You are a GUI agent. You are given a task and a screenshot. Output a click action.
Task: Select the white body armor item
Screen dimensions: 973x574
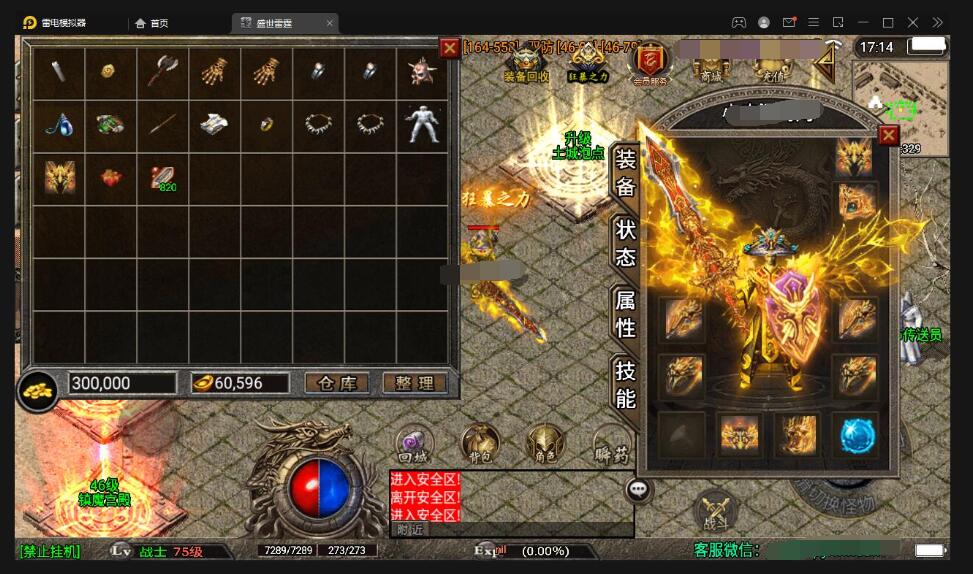pyautogui.click(x=422, y=124)
